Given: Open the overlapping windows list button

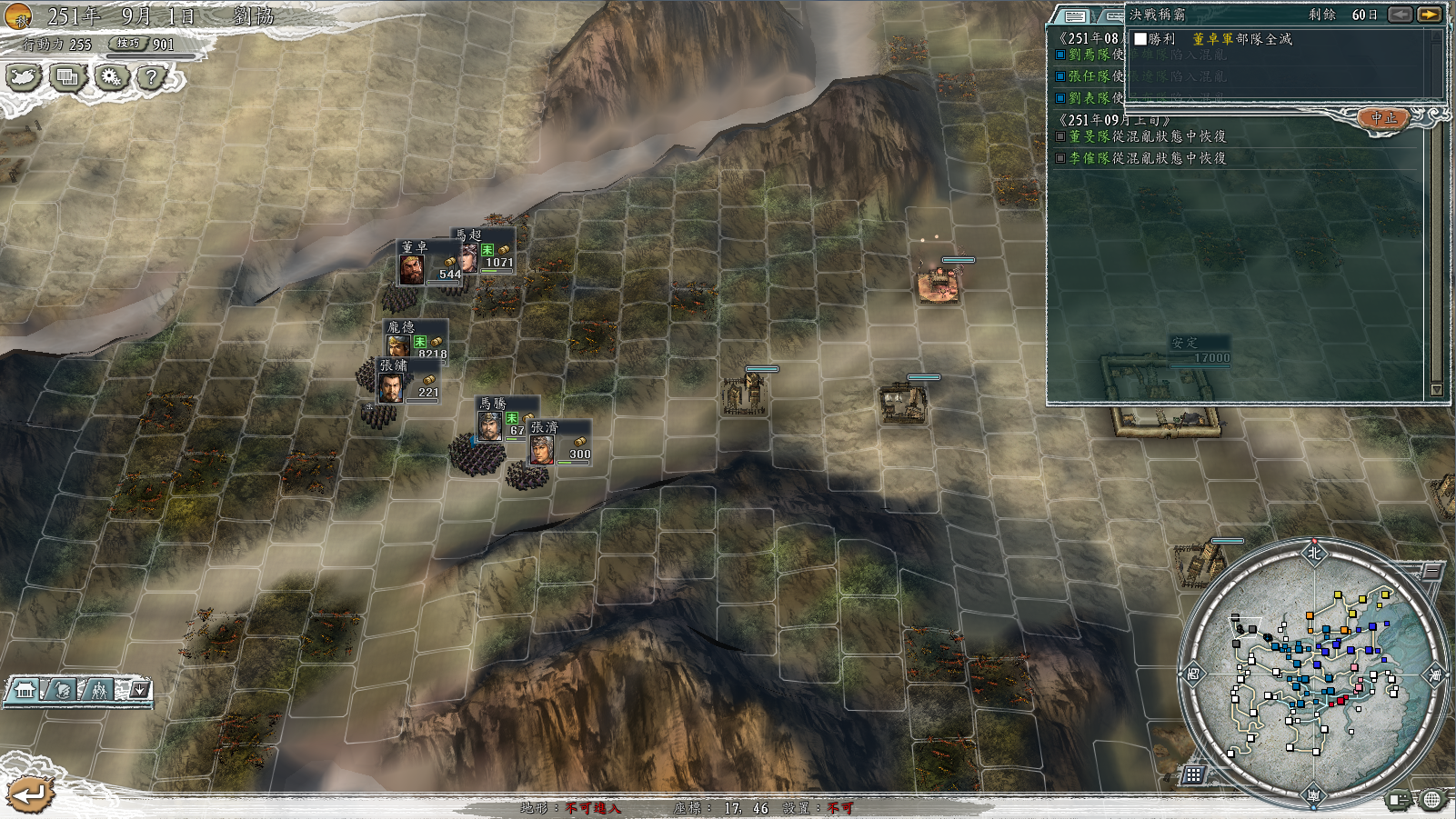Looking at the screenshot, I should pyautogui.click(x=66, y=77).
